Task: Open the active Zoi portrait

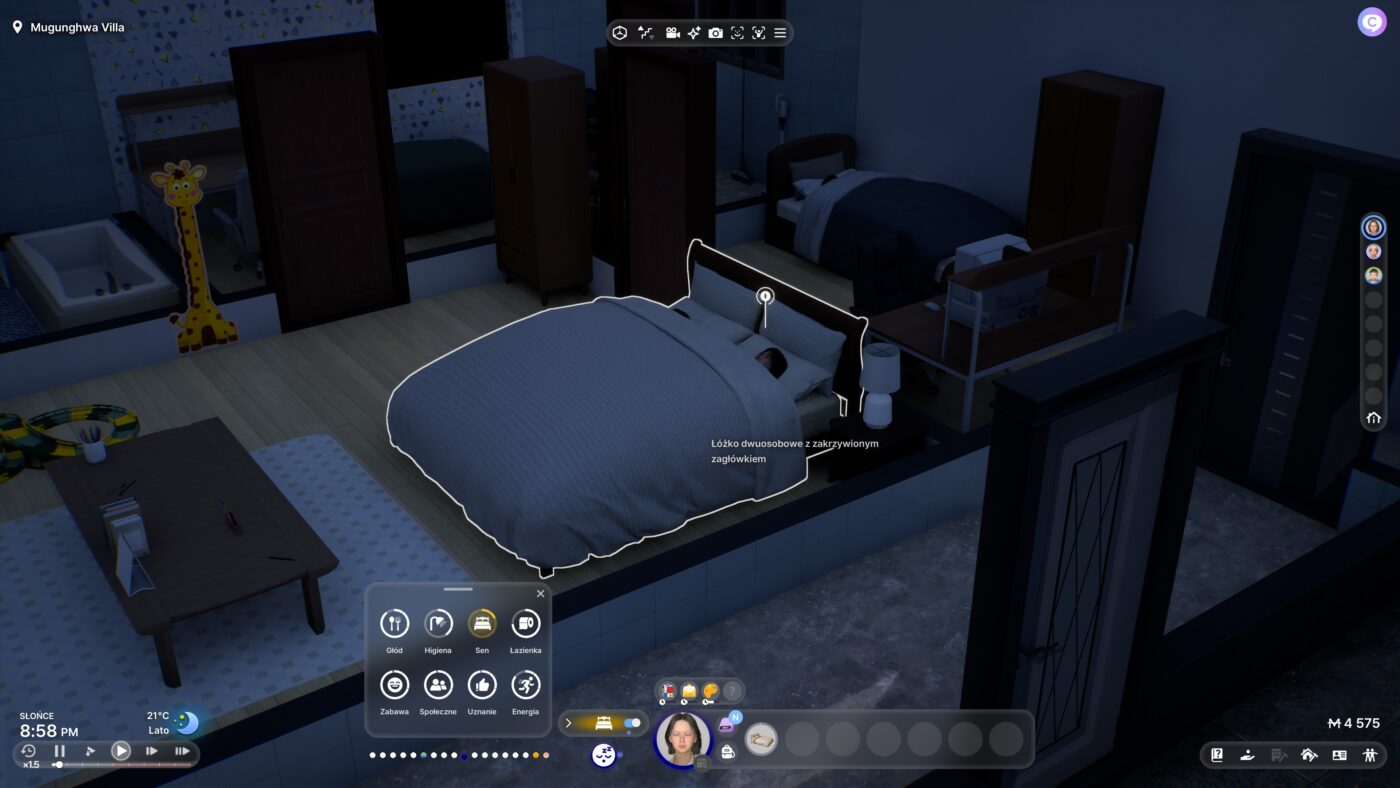Action: 683,739
